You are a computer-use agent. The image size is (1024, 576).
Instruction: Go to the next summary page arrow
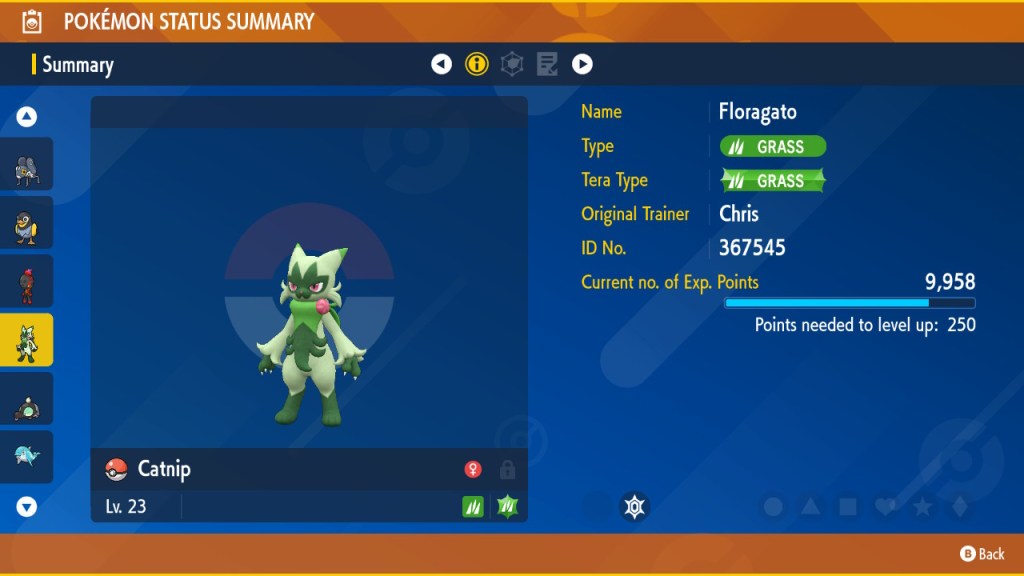pyautogui.click(x=582, y=65)
